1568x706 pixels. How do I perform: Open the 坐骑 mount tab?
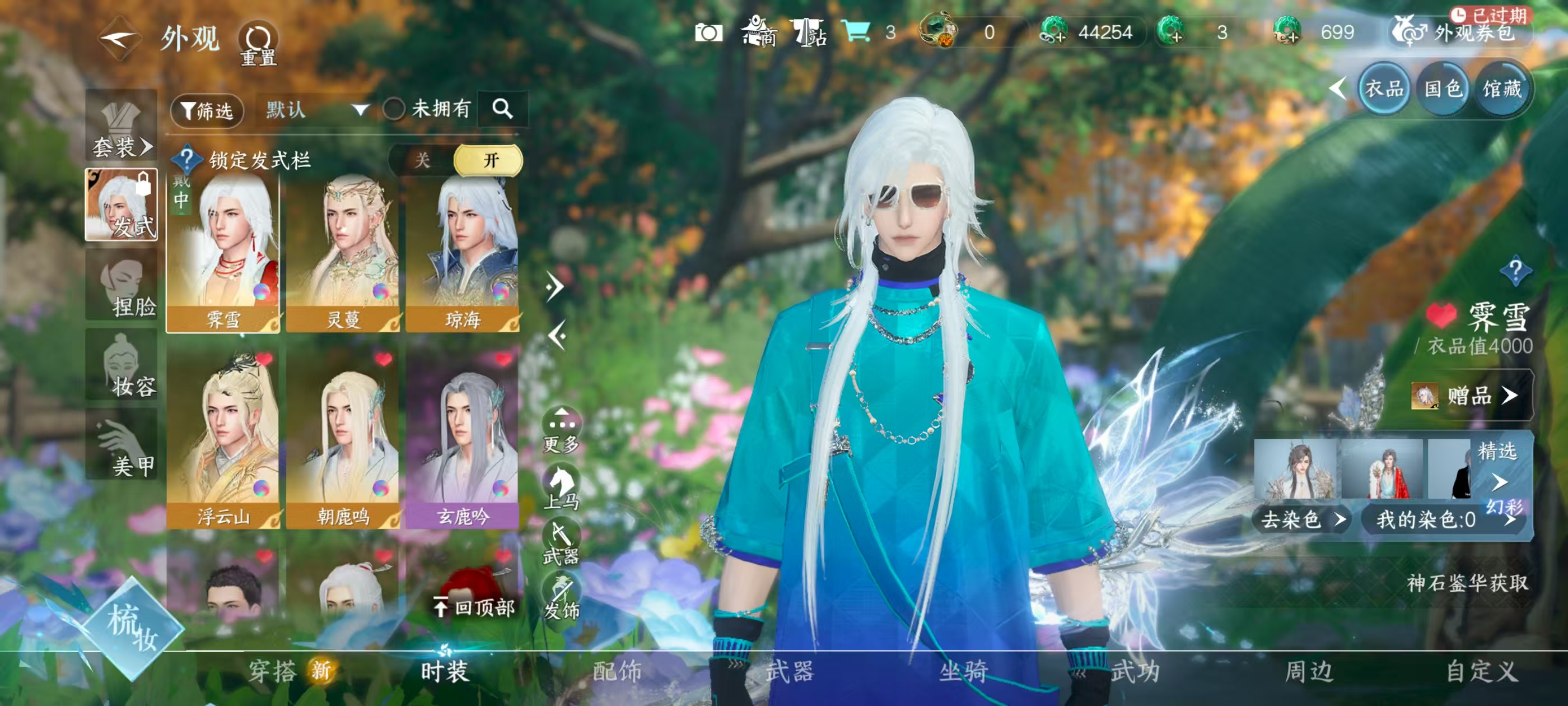coord(963,671)
